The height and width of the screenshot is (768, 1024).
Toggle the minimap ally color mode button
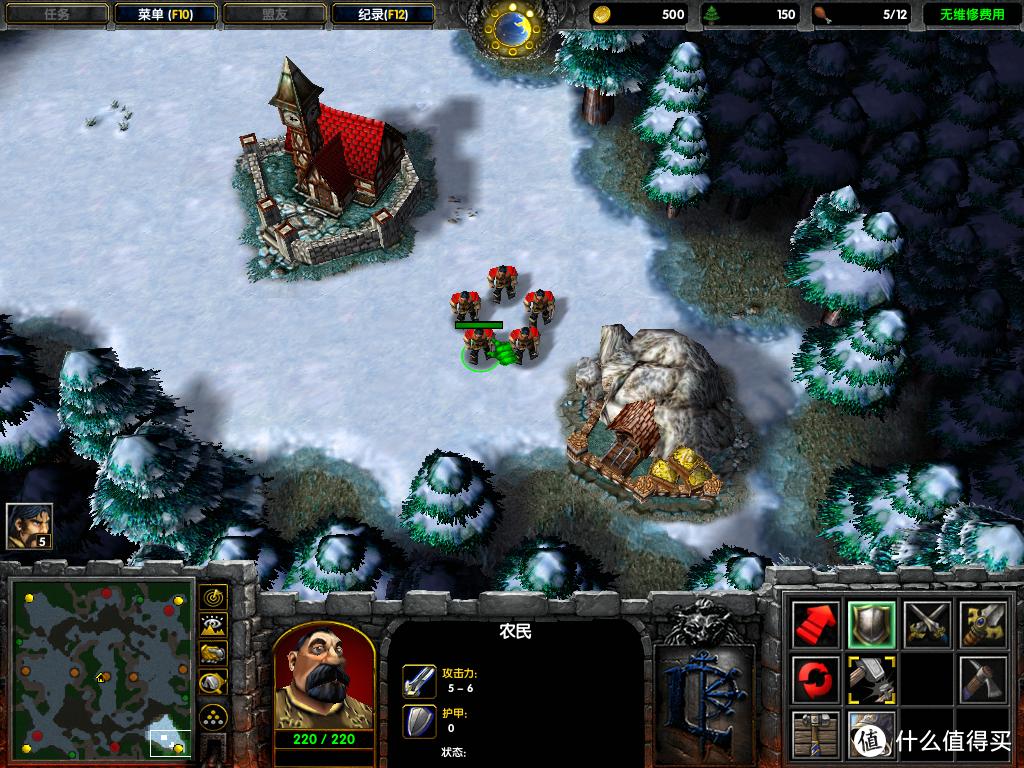click(213, 654)
